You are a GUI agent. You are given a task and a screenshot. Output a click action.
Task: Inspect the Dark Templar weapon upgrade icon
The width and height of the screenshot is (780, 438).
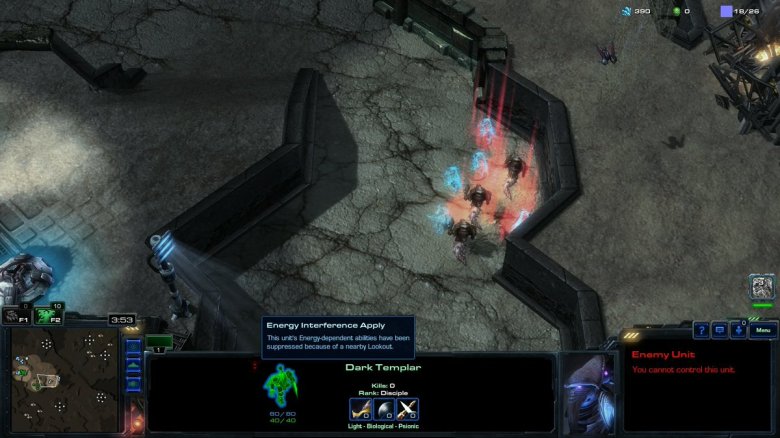tap(360, 409)
